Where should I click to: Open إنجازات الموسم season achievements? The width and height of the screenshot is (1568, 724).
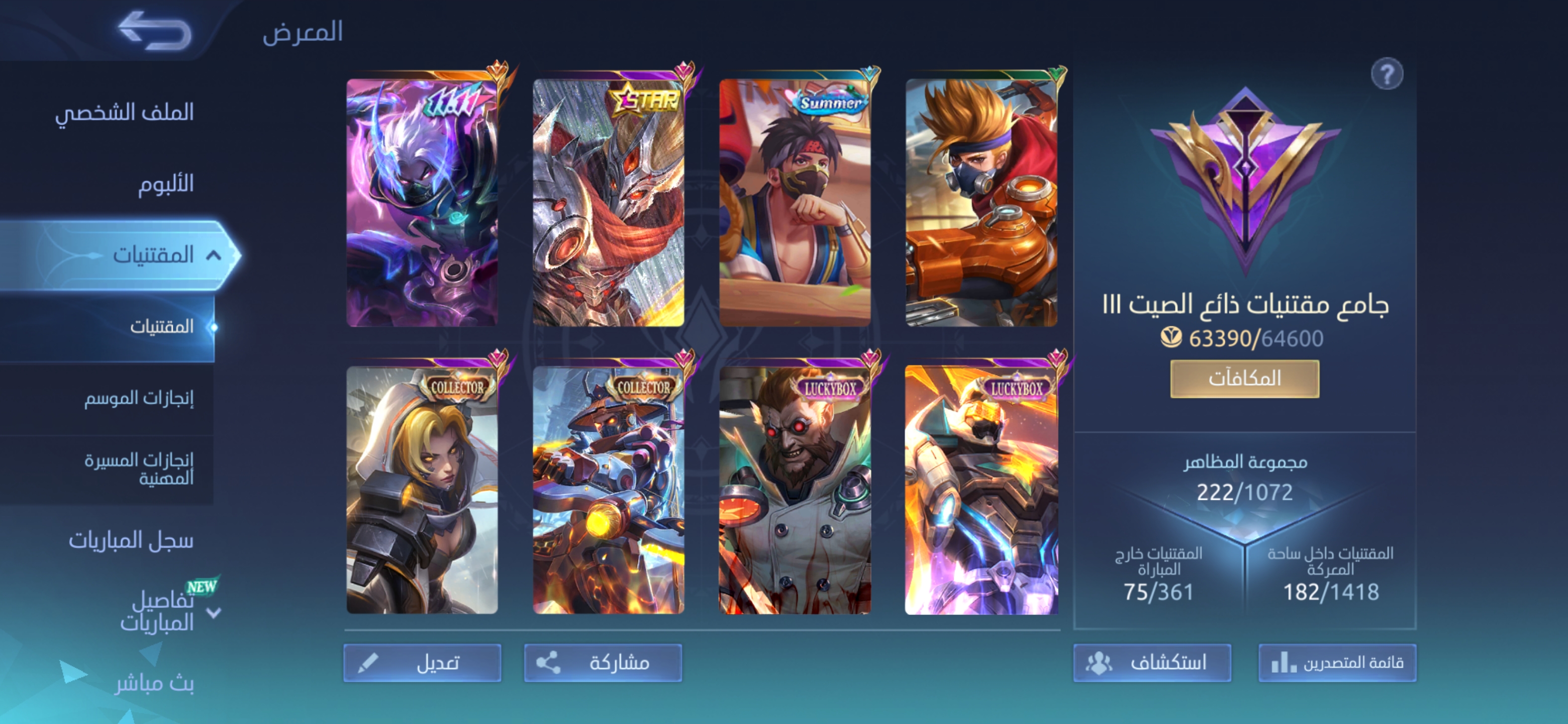tap(139, 398)
